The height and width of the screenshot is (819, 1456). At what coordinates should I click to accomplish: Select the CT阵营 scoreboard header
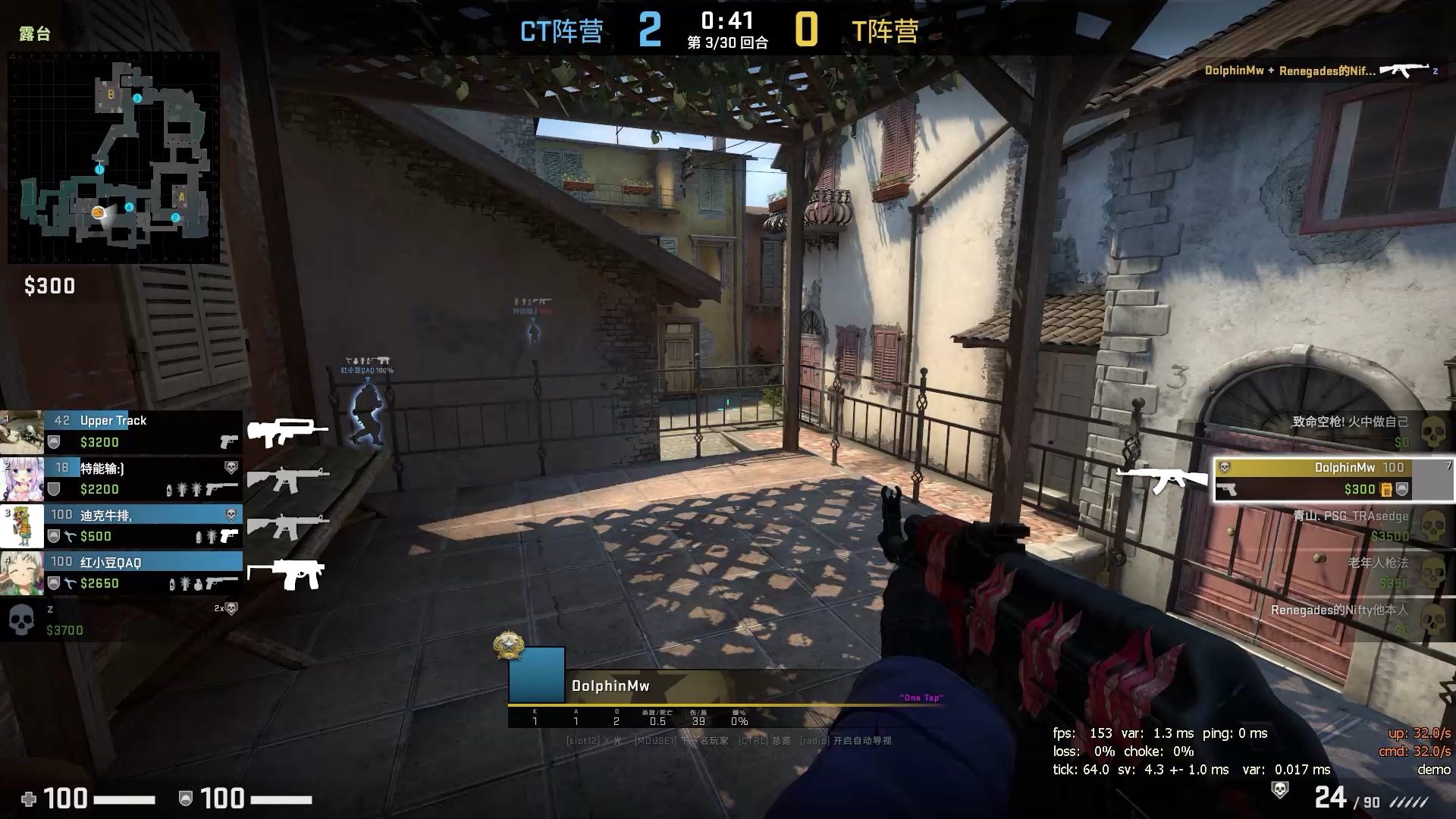coord(561,32)
